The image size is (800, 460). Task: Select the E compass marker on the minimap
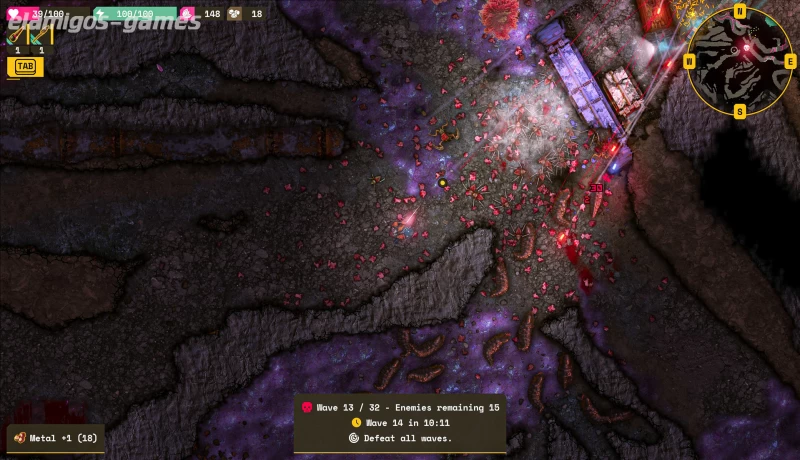coord(790,61)
